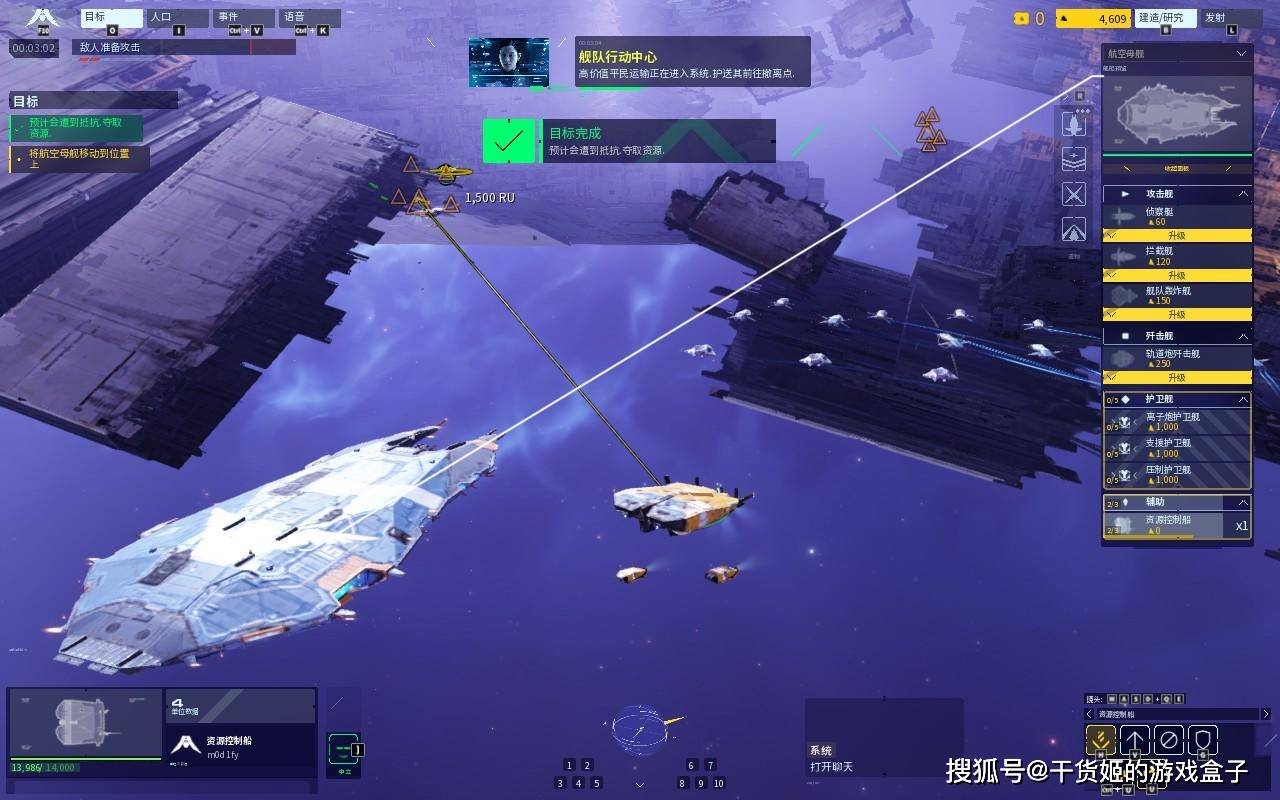
Task: Collapse the 攻击舰 (Strike Craft) section
Action: pyautogui.click(x=1243, y=193)
